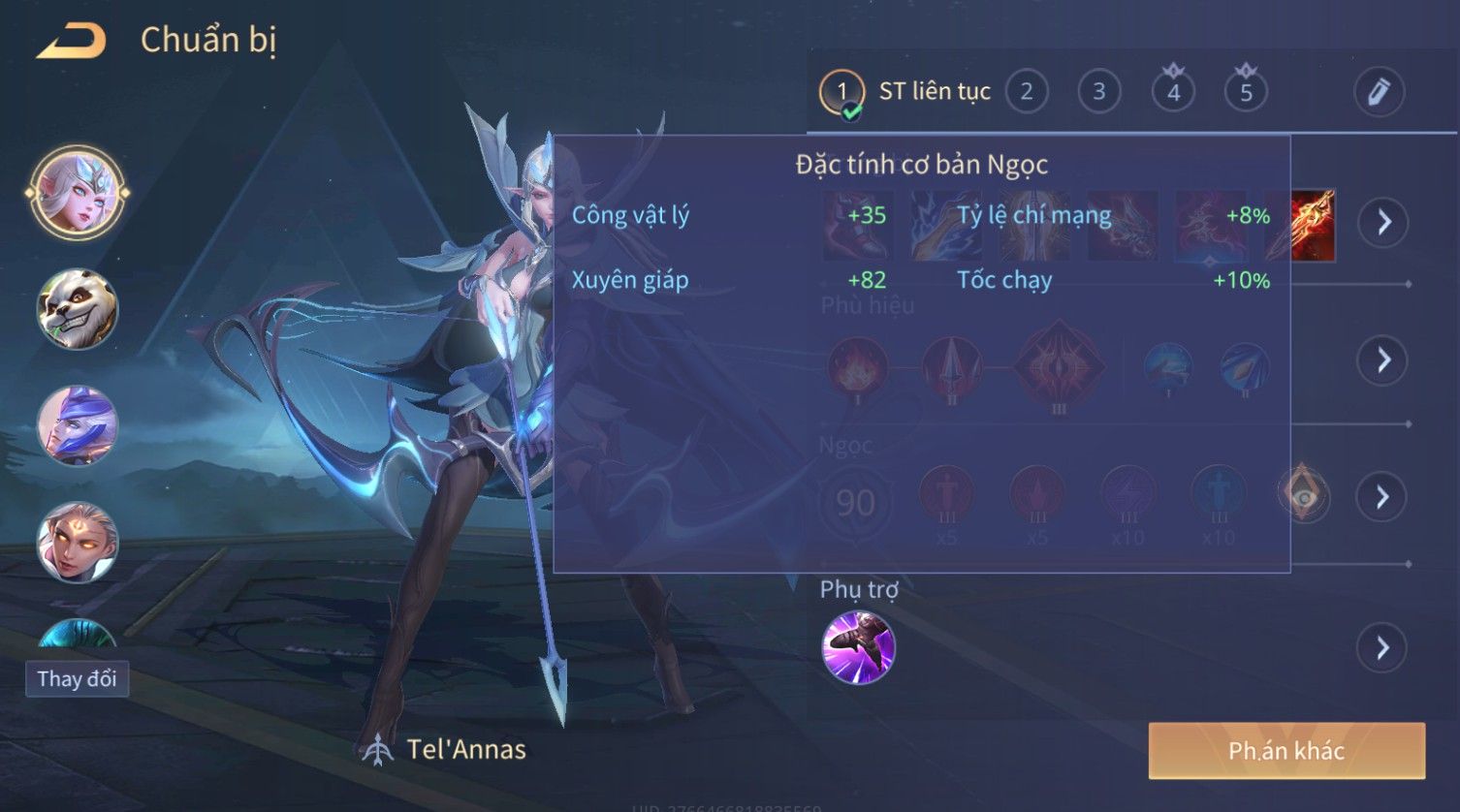Image resolution: width=1460 pixels, height=812 pixels.
Task: Click the Phản khác button
Action: pos(1285,750)
